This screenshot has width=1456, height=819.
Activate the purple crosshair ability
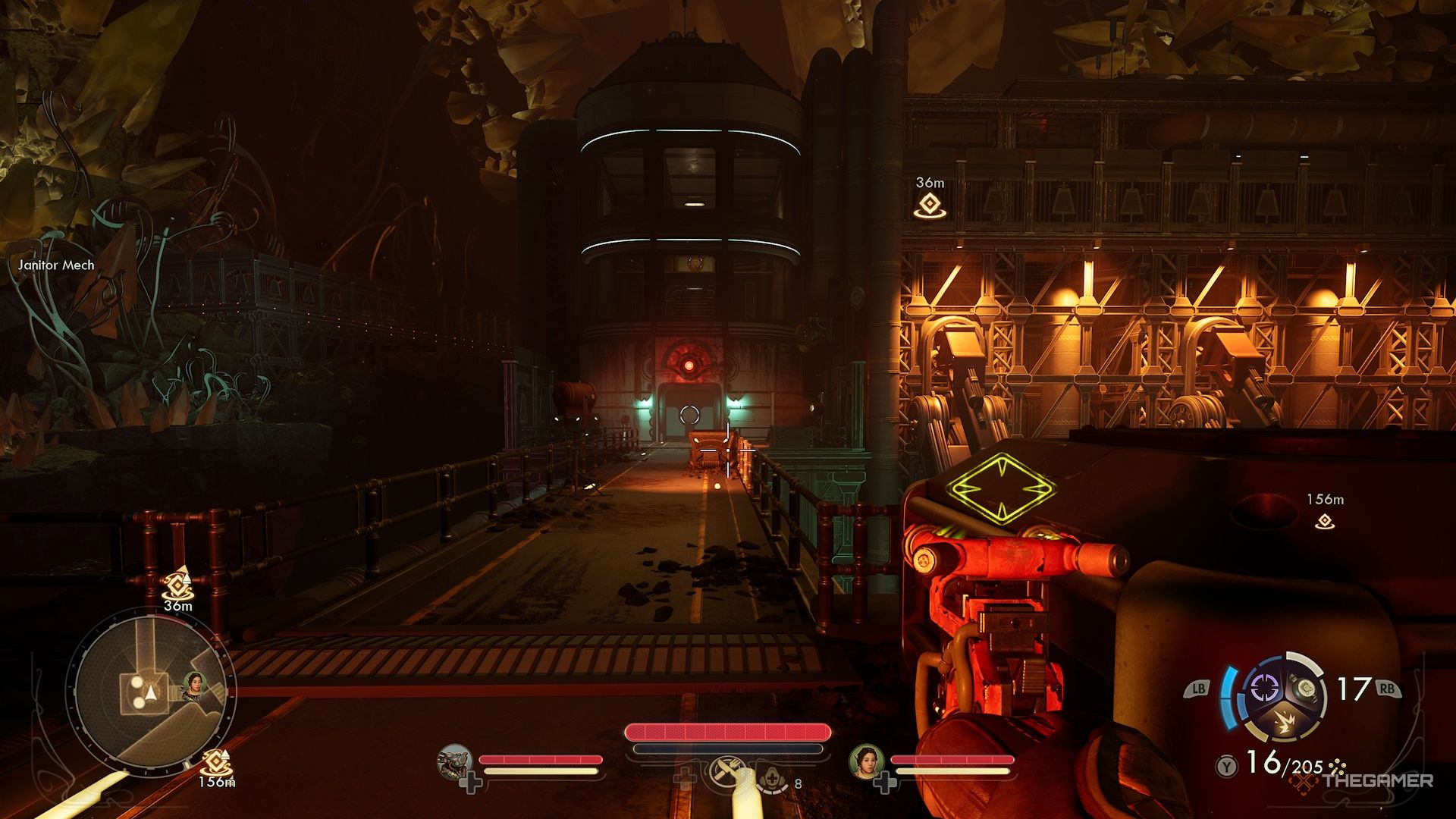pyautogui.click(x=1264, y=689)
